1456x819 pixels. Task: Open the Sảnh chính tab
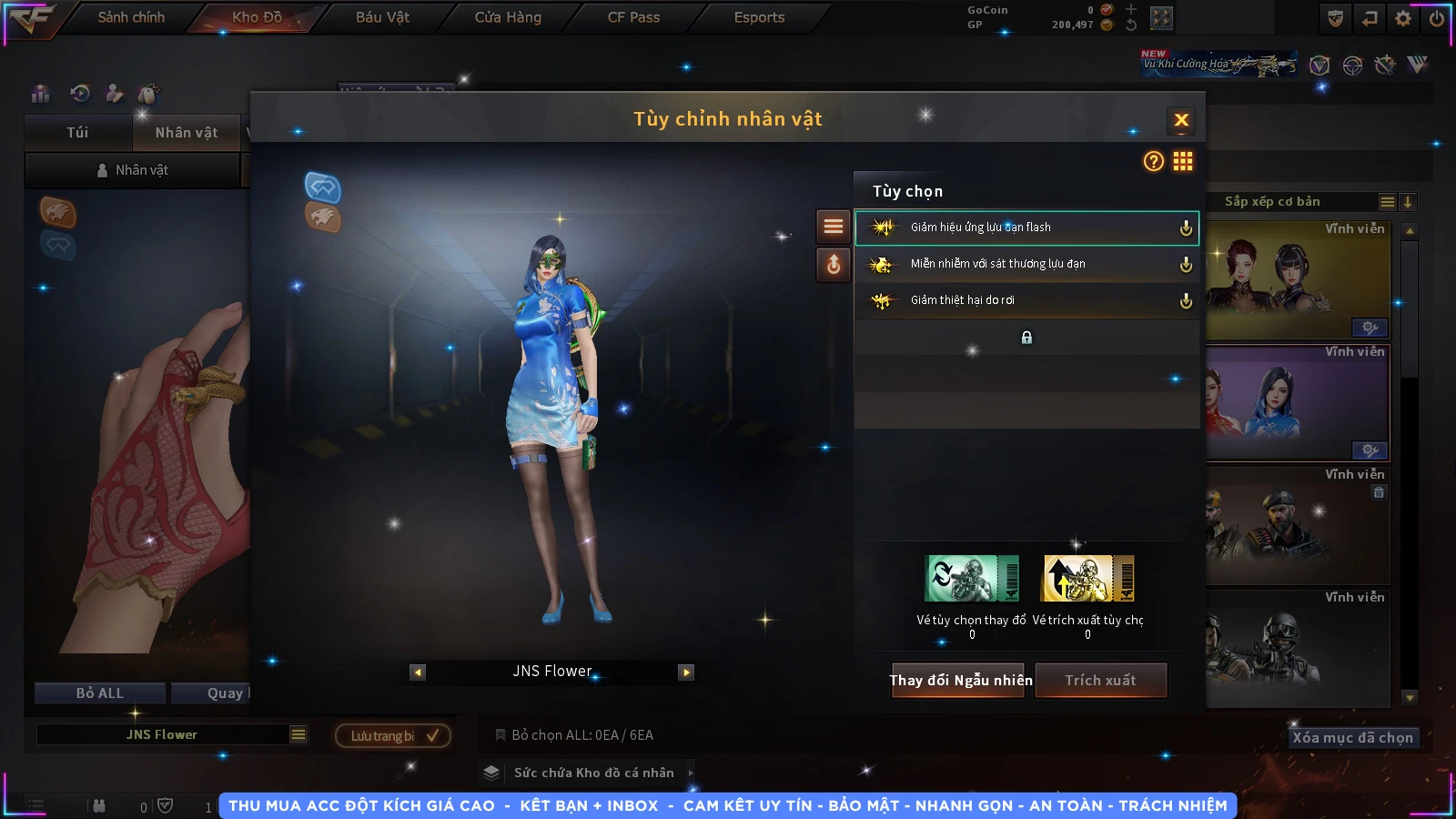[x=131, y=17]
